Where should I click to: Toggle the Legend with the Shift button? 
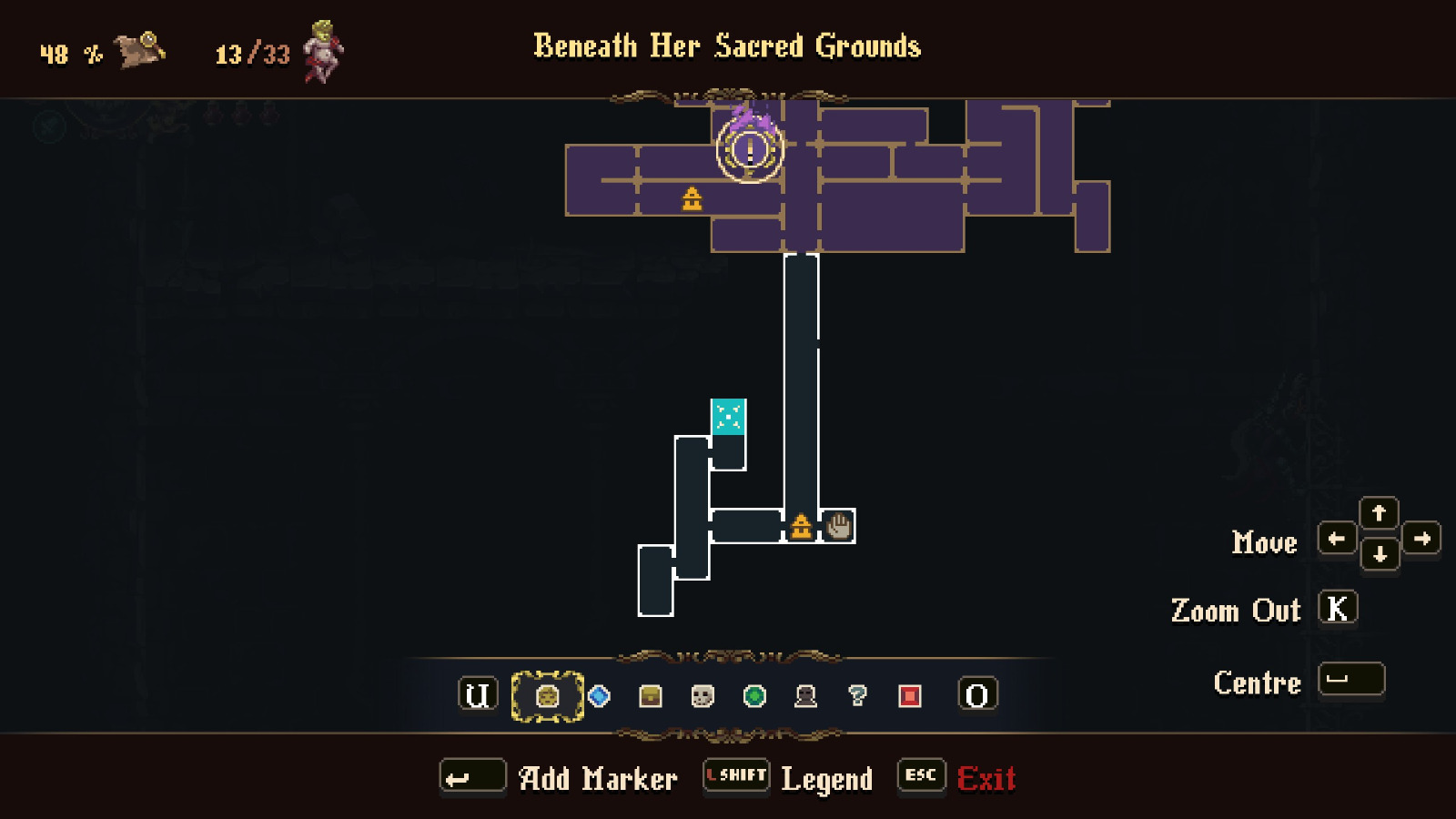point(735,776)
